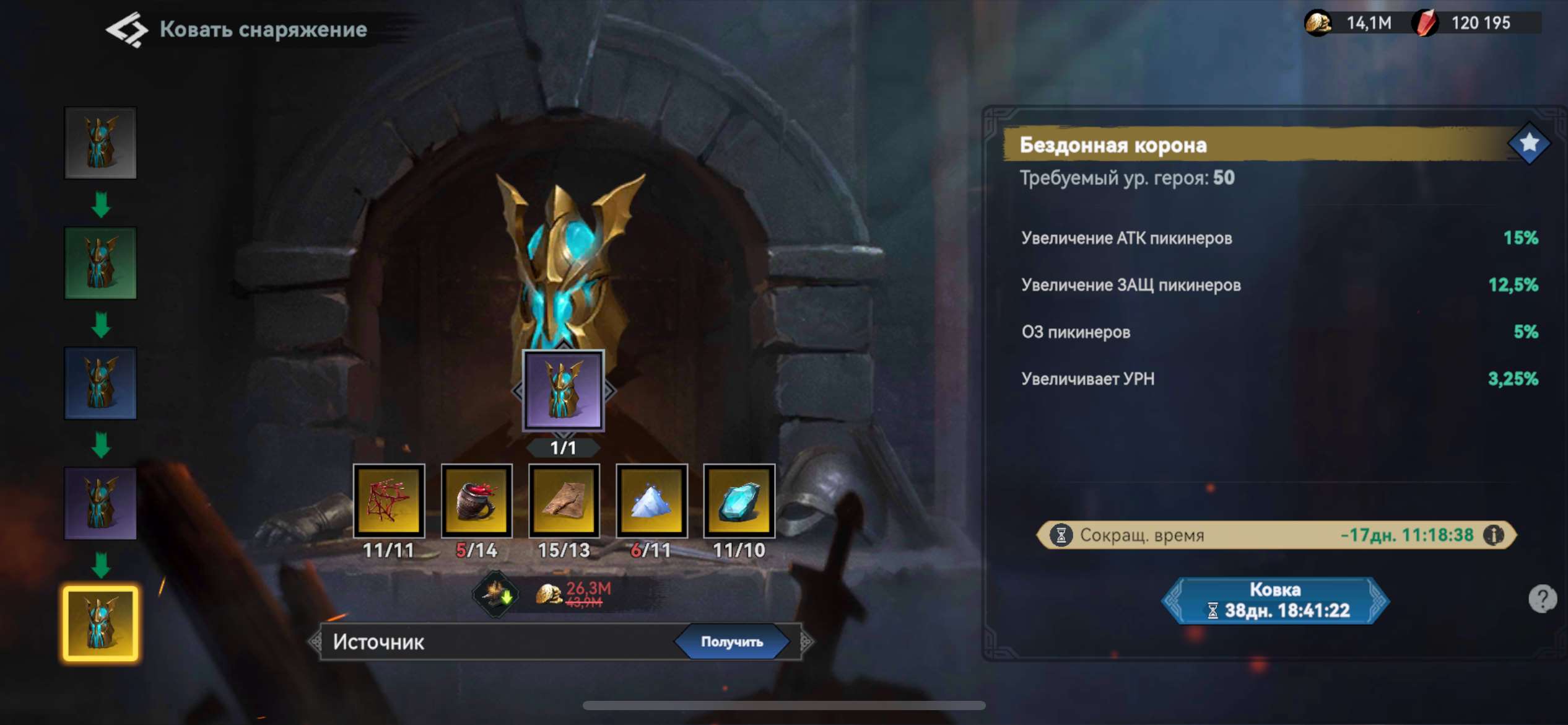Screen dimensions: 1568x725
Task: Choose the blue-tier crown thumbnail
Action: tap(100, 384)
